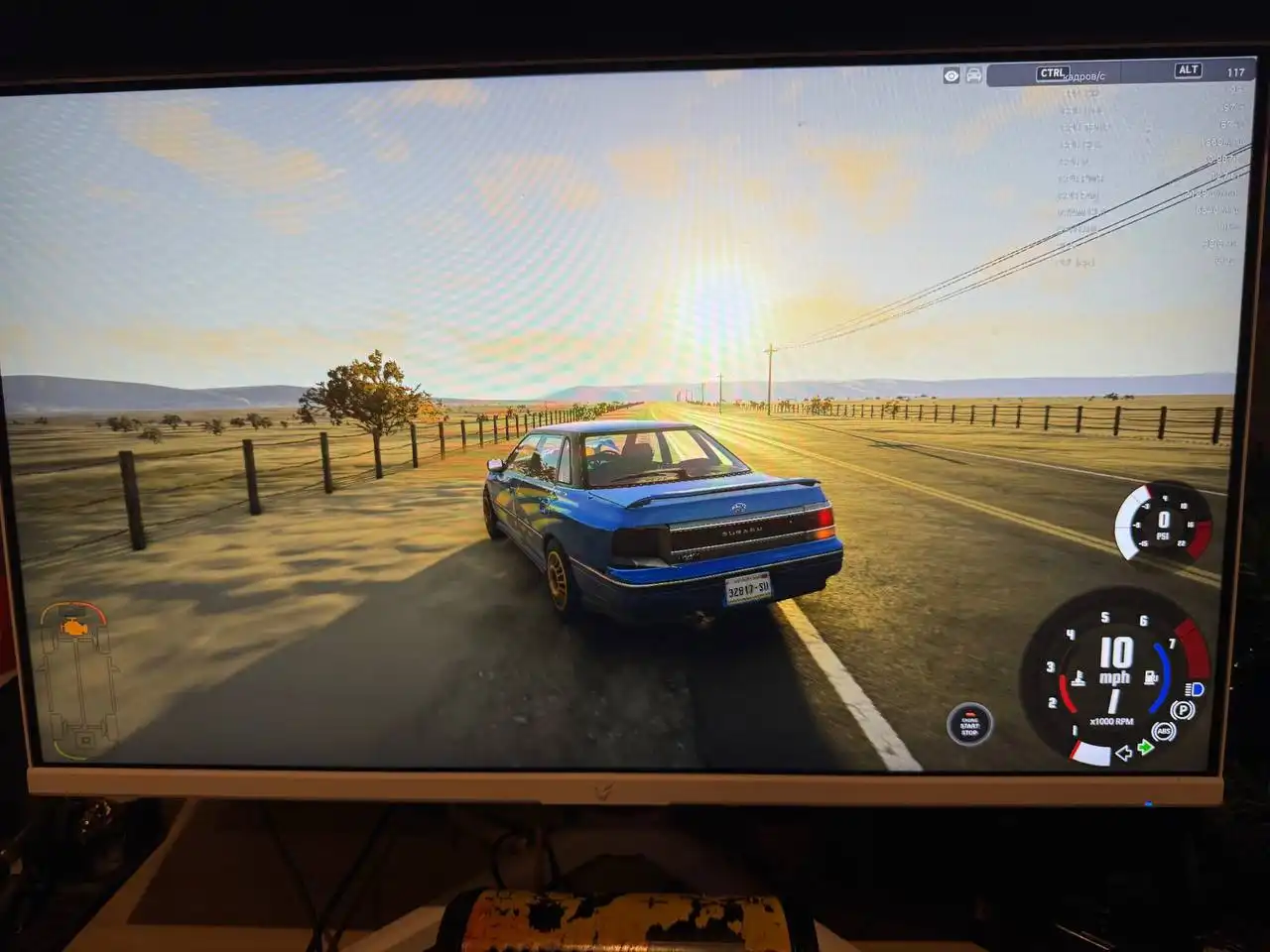The width and height of the screenshot is (1270, 952).
Task: Click the orange engine warning icon
Action: click(72, 627)
